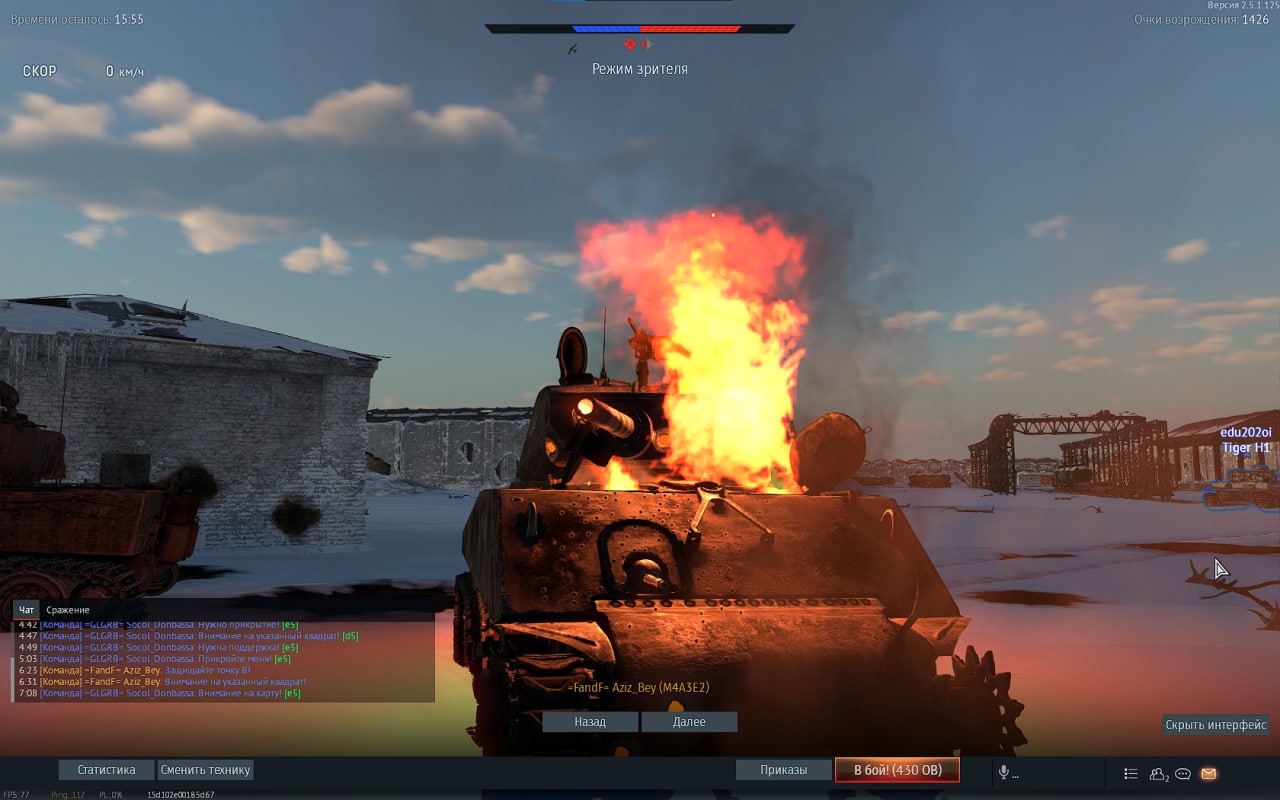Select Aziz_Bey's Защищайте точку B chat message
The width and height of the screenshot is (1280, 800).
tap(150, 670)
